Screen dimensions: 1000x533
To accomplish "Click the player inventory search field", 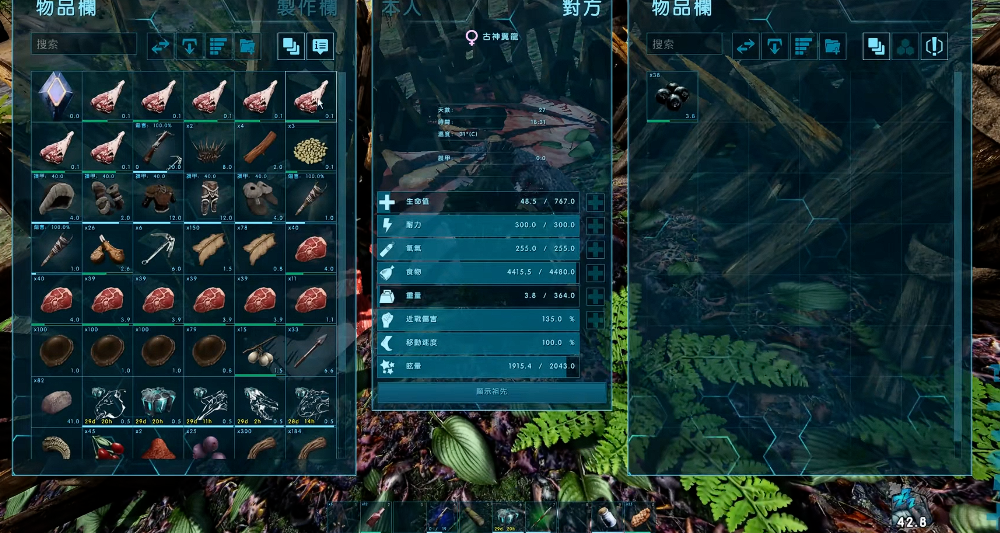I will (x=85, y=45).
